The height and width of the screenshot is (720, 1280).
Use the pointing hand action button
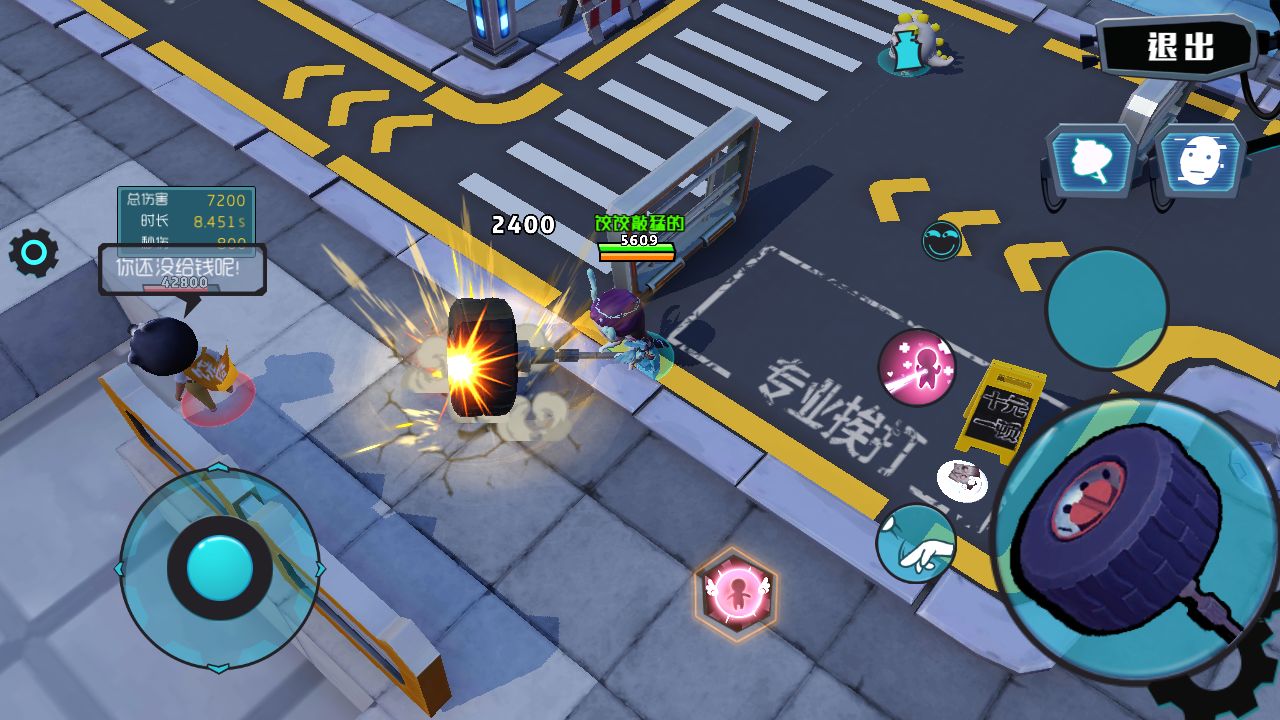point(916,543)
